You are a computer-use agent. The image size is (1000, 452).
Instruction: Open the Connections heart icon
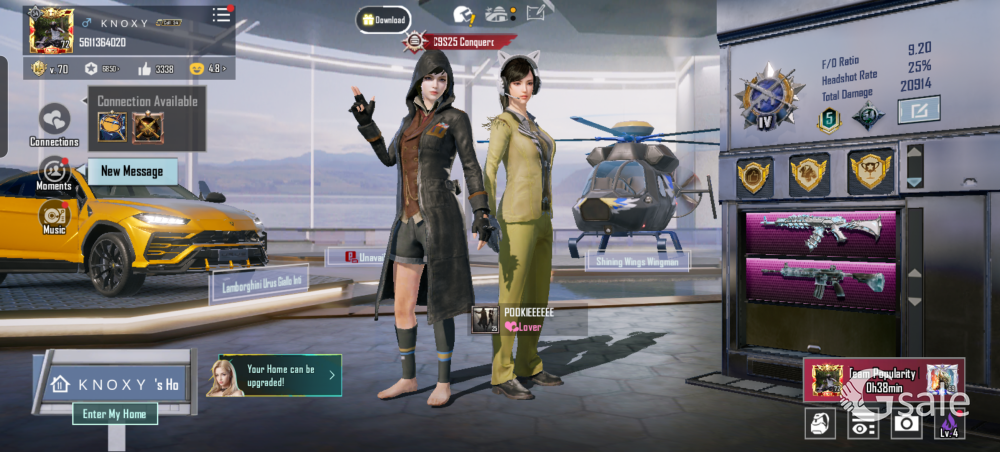[x=54, y=120]
